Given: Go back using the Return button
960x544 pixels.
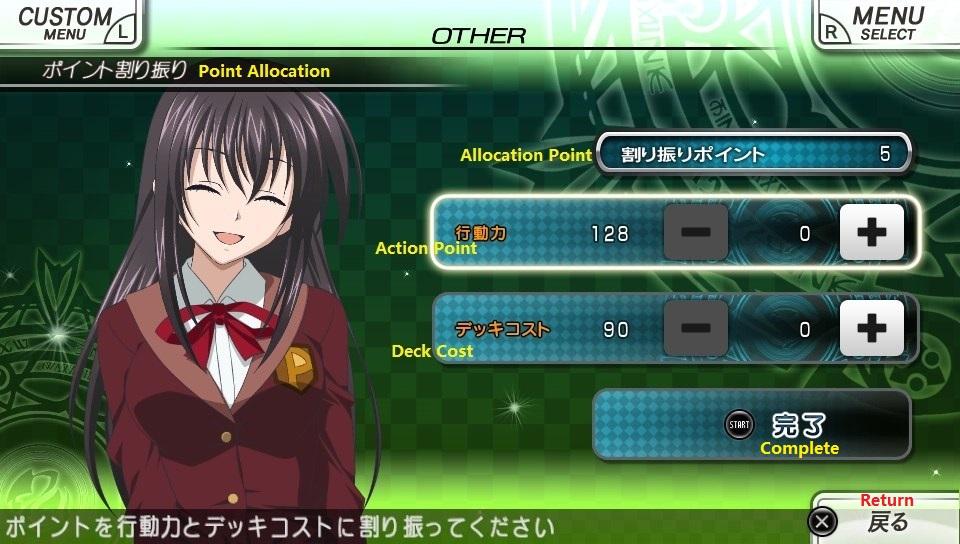Looking at the screenshot, I should coord(880,520).
